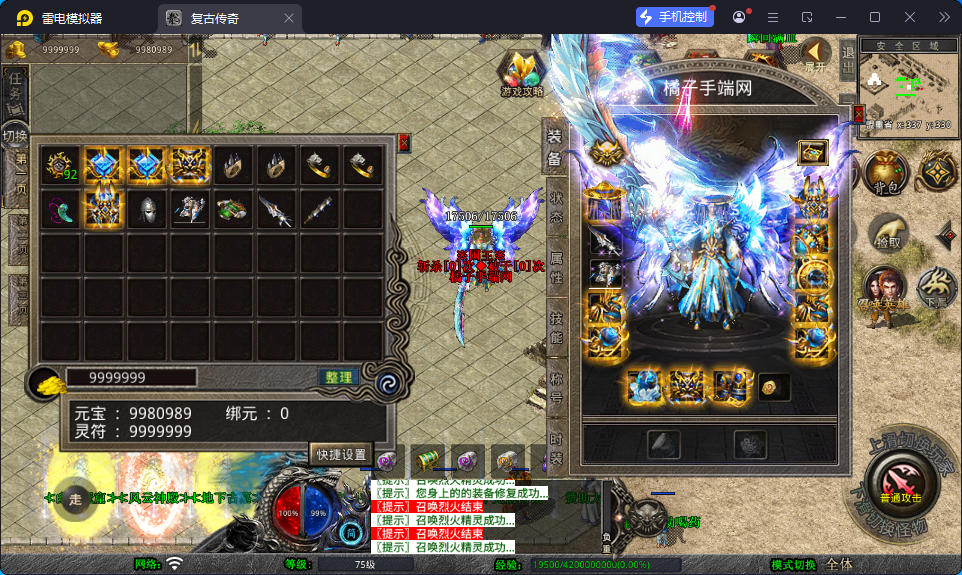962x575 pixels.
Task: Click the 展开 expand arrow
Action: 817,54
